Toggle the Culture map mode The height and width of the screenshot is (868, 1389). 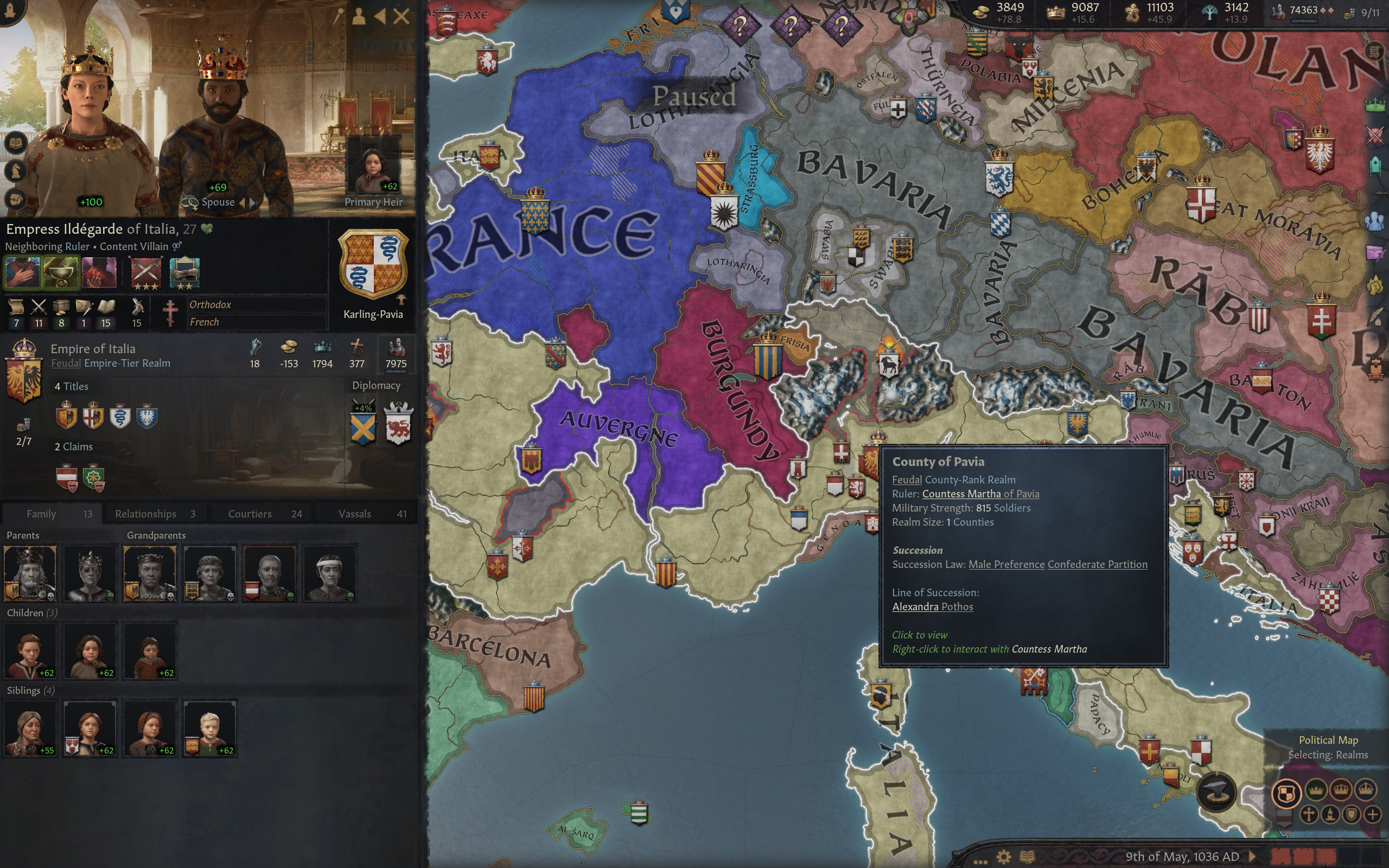point(1330,816)
